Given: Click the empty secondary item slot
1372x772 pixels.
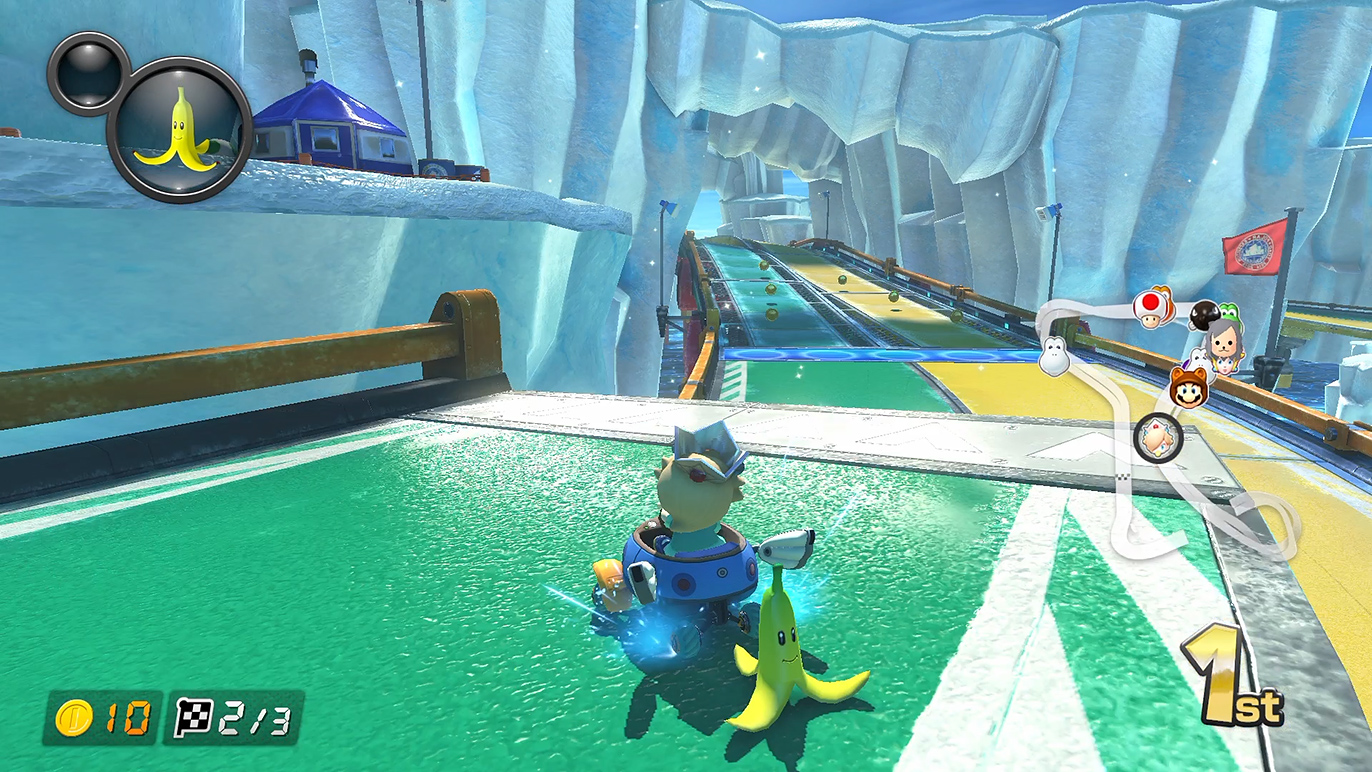Looking at the screenshot, I should point(88,72).
